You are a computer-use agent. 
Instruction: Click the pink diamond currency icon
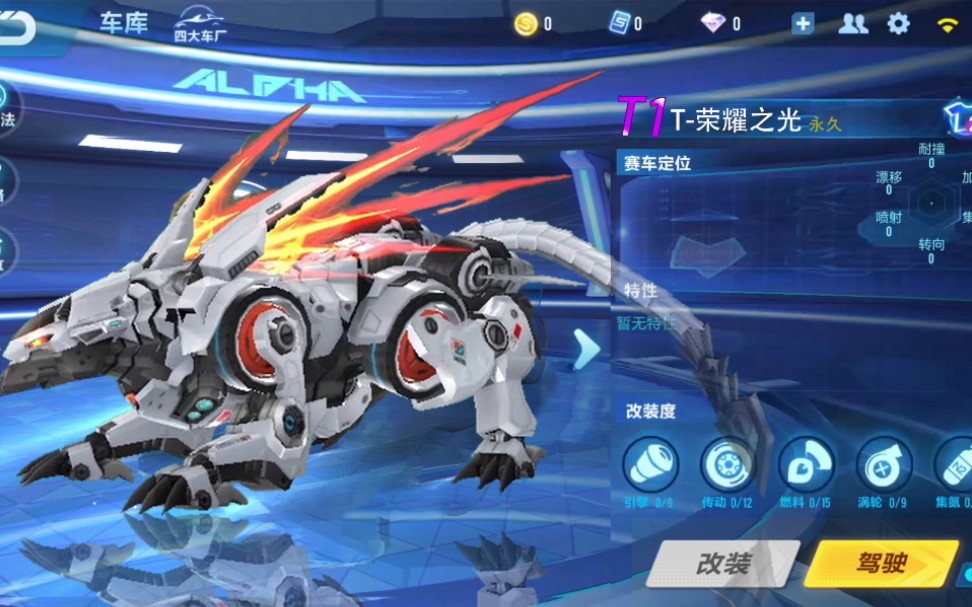tap(713, 24)
